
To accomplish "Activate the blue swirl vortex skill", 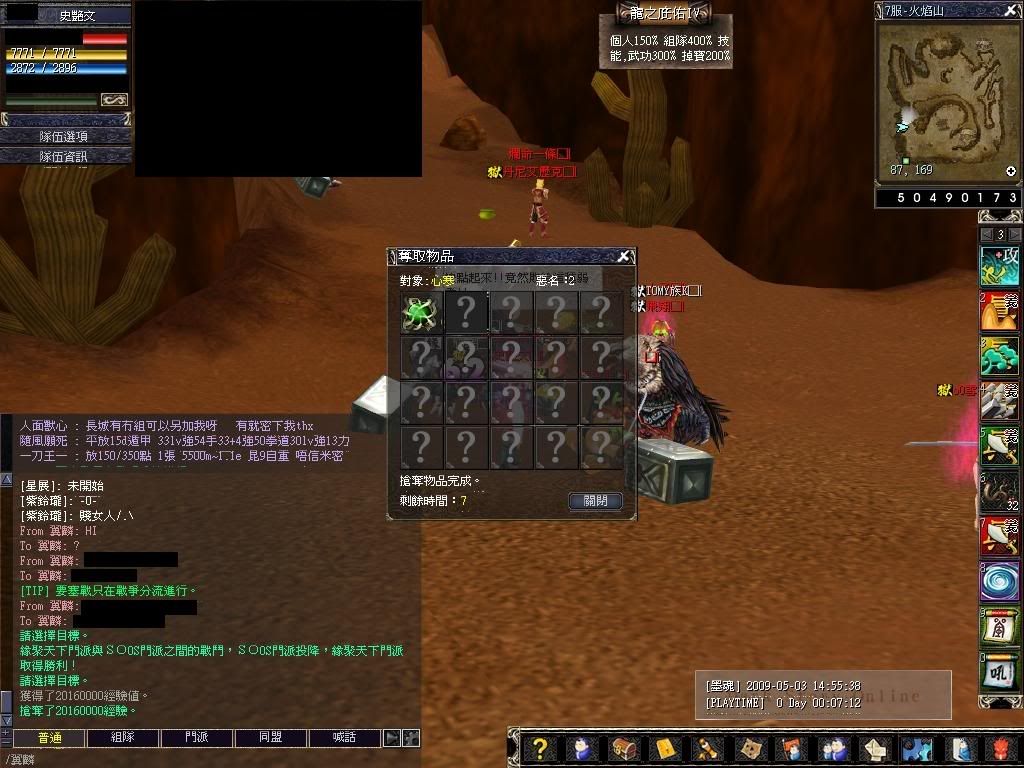I will [998, 581].
